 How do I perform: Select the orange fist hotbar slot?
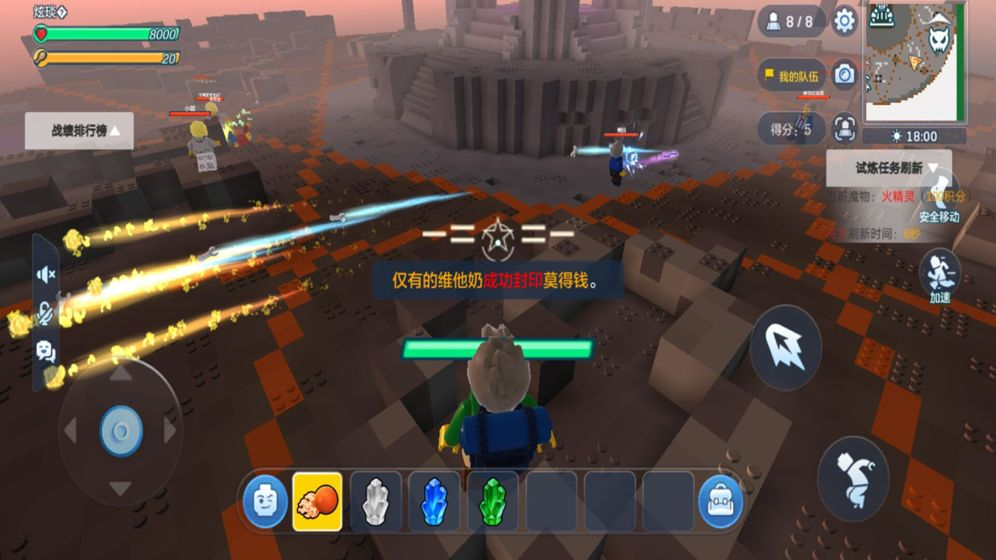(x=318, y=501)
